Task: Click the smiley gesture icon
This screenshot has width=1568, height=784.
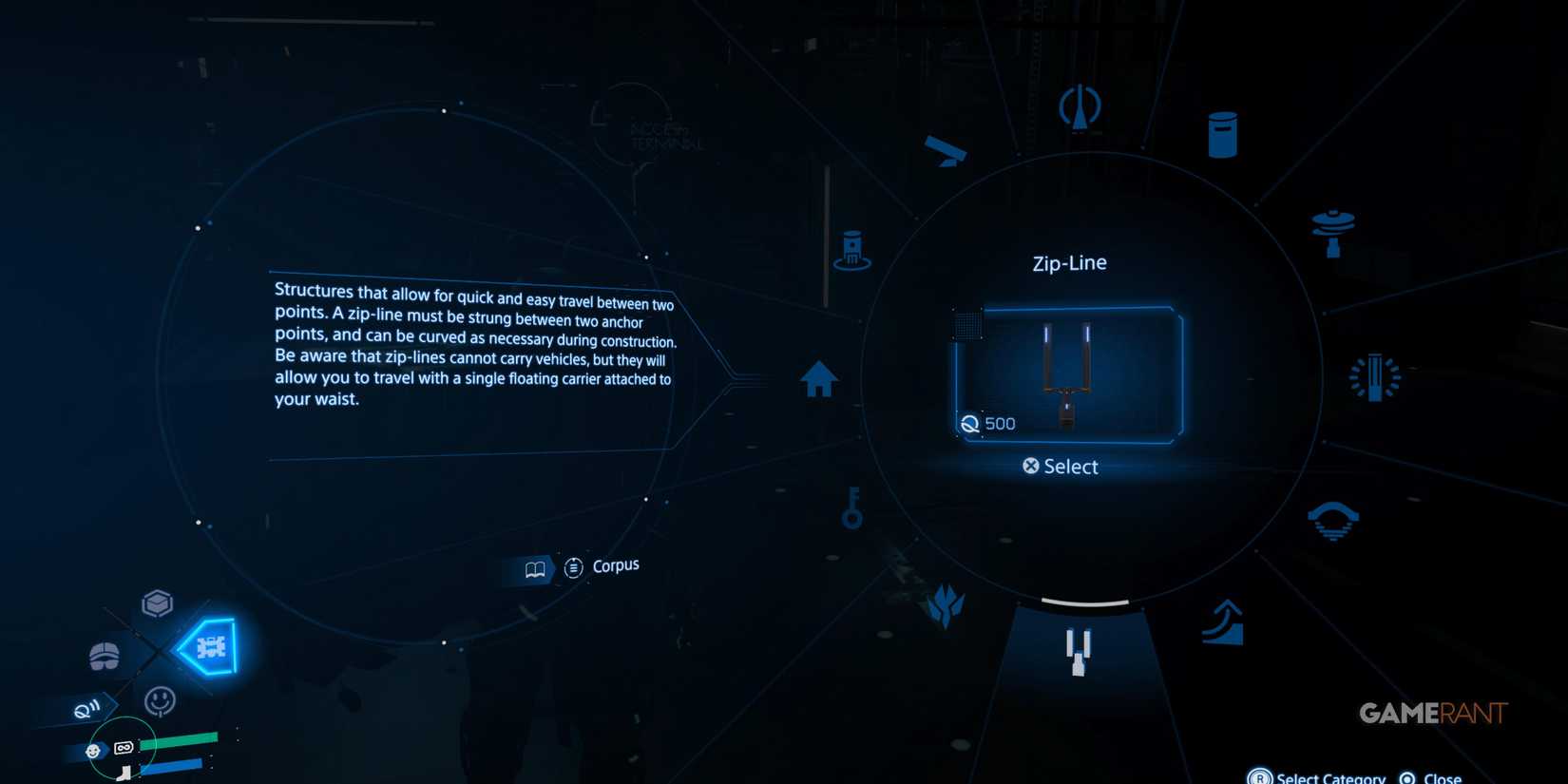Action: [x=158, y=700]
